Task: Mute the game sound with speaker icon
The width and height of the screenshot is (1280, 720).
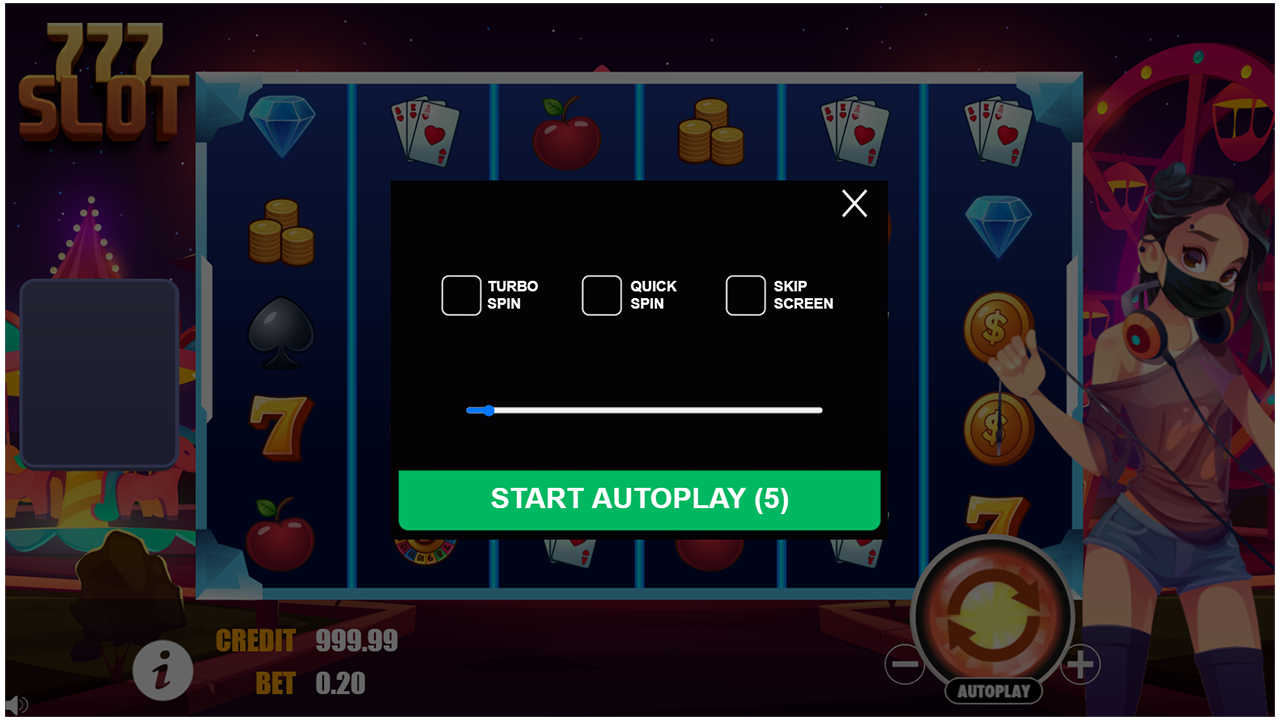Action: 14,706
